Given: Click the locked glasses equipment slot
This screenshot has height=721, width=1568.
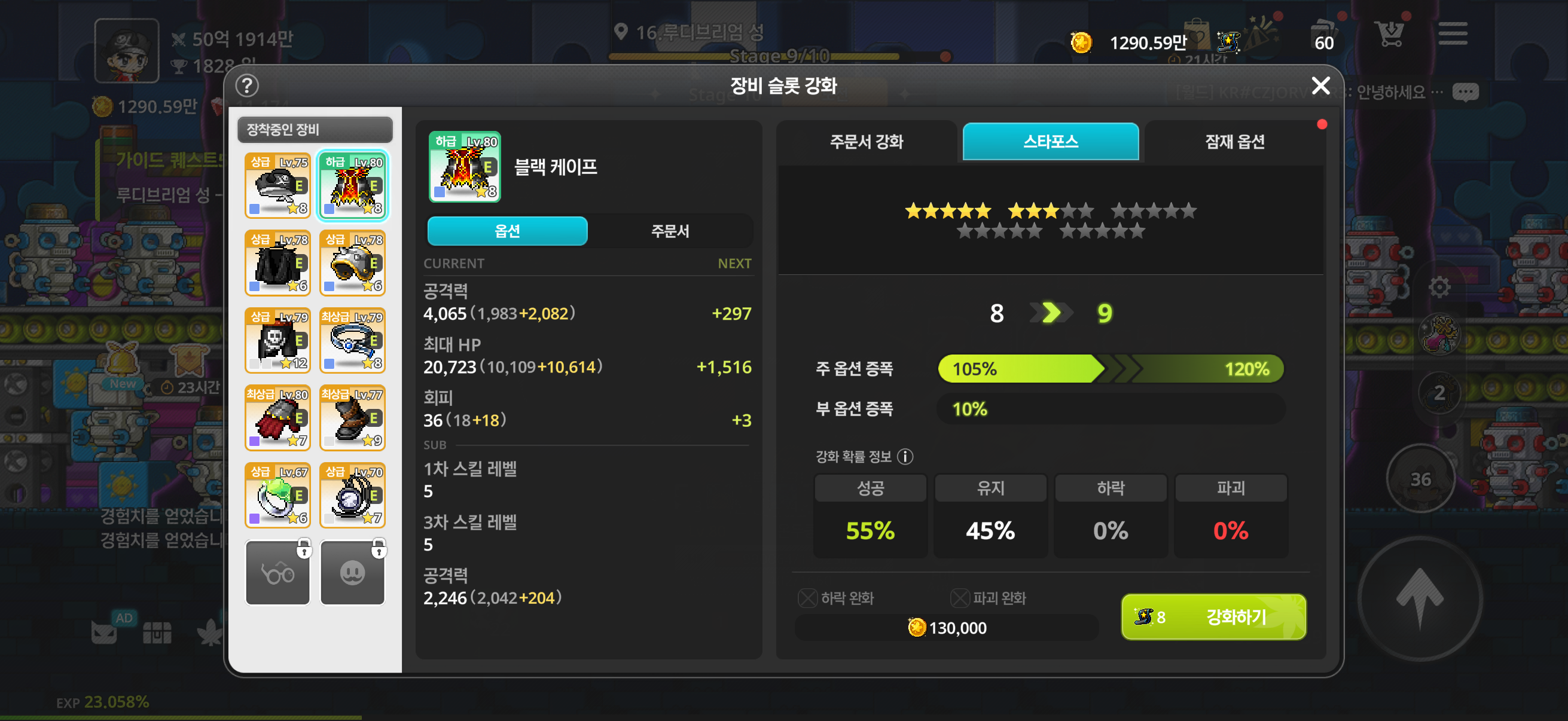Looking at the screenshot, I should click(x=277, y=572).
